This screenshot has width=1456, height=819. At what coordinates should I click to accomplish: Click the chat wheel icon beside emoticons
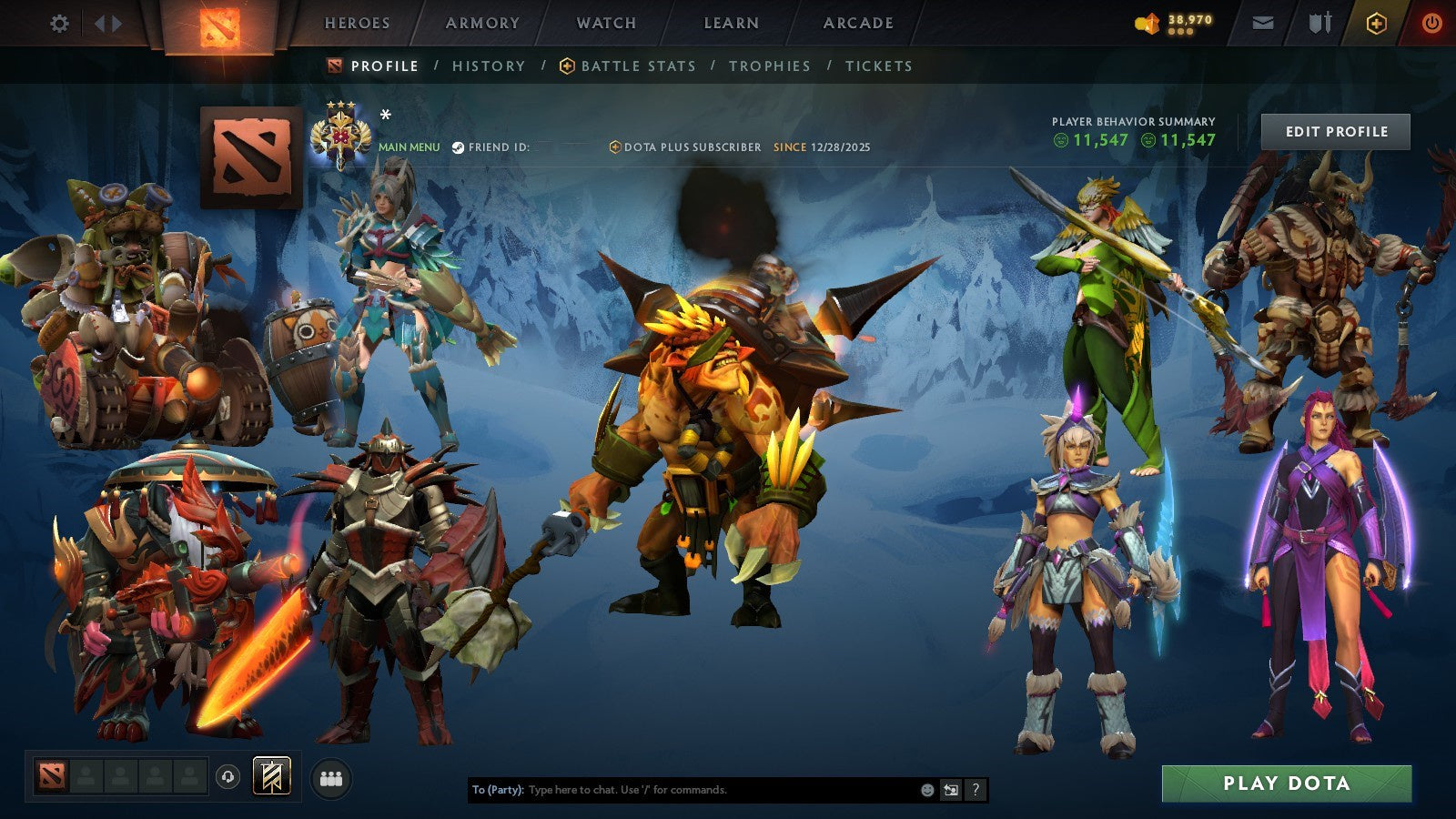pyautogui.click(x=949, y=790)
